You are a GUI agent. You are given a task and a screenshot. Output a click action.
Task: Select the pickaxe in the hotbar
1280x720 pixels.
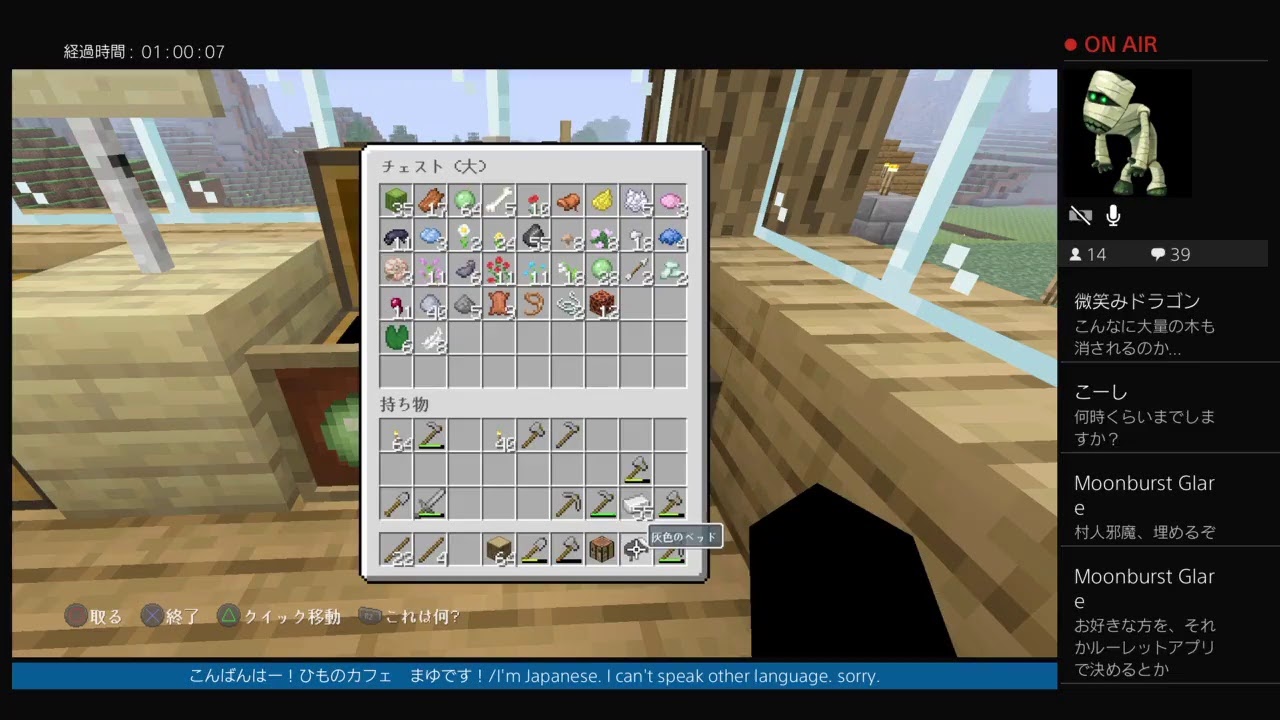pos(567,504)
